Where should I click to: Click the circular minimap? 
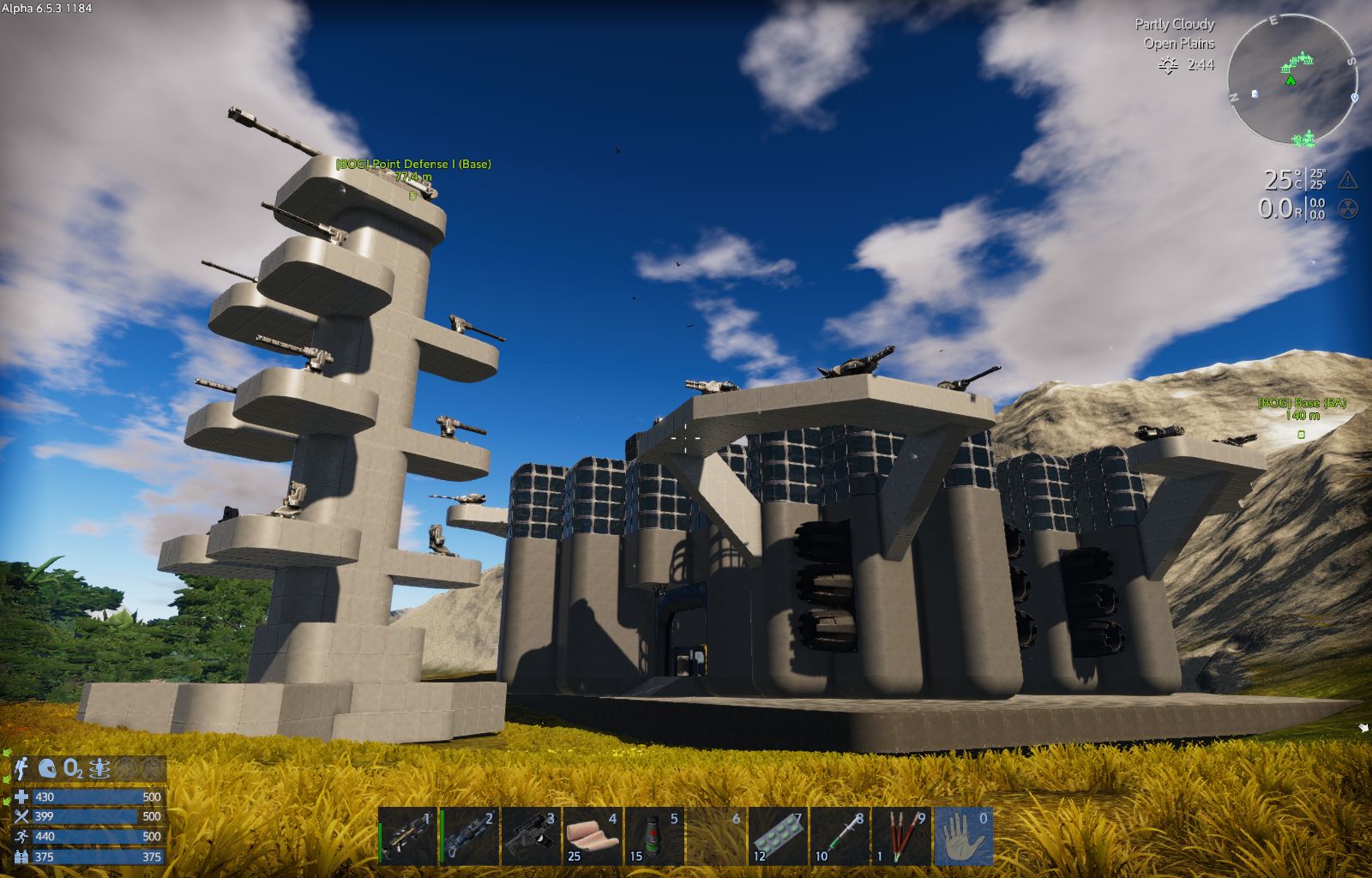[x=1291, y=81]
